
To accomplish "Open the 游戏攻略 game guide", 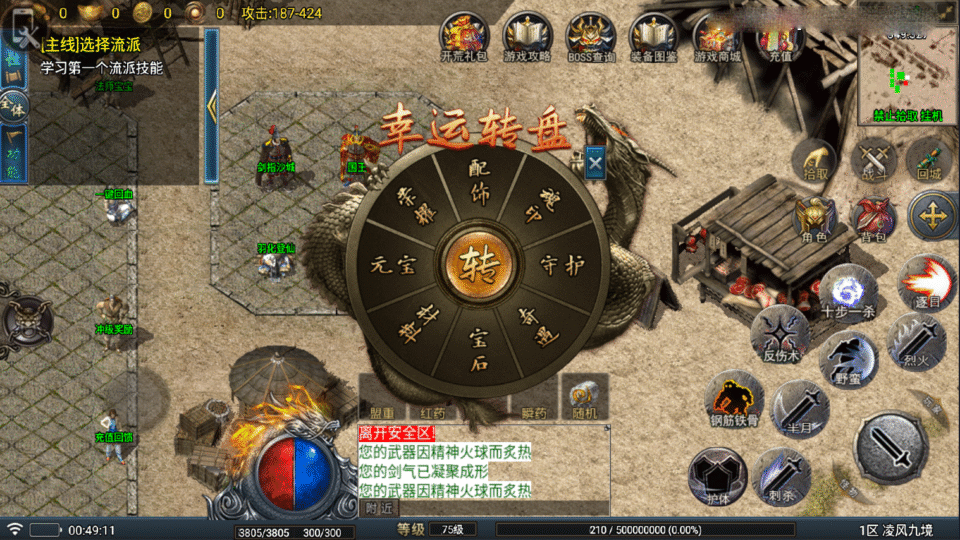I will click(526, 36).
